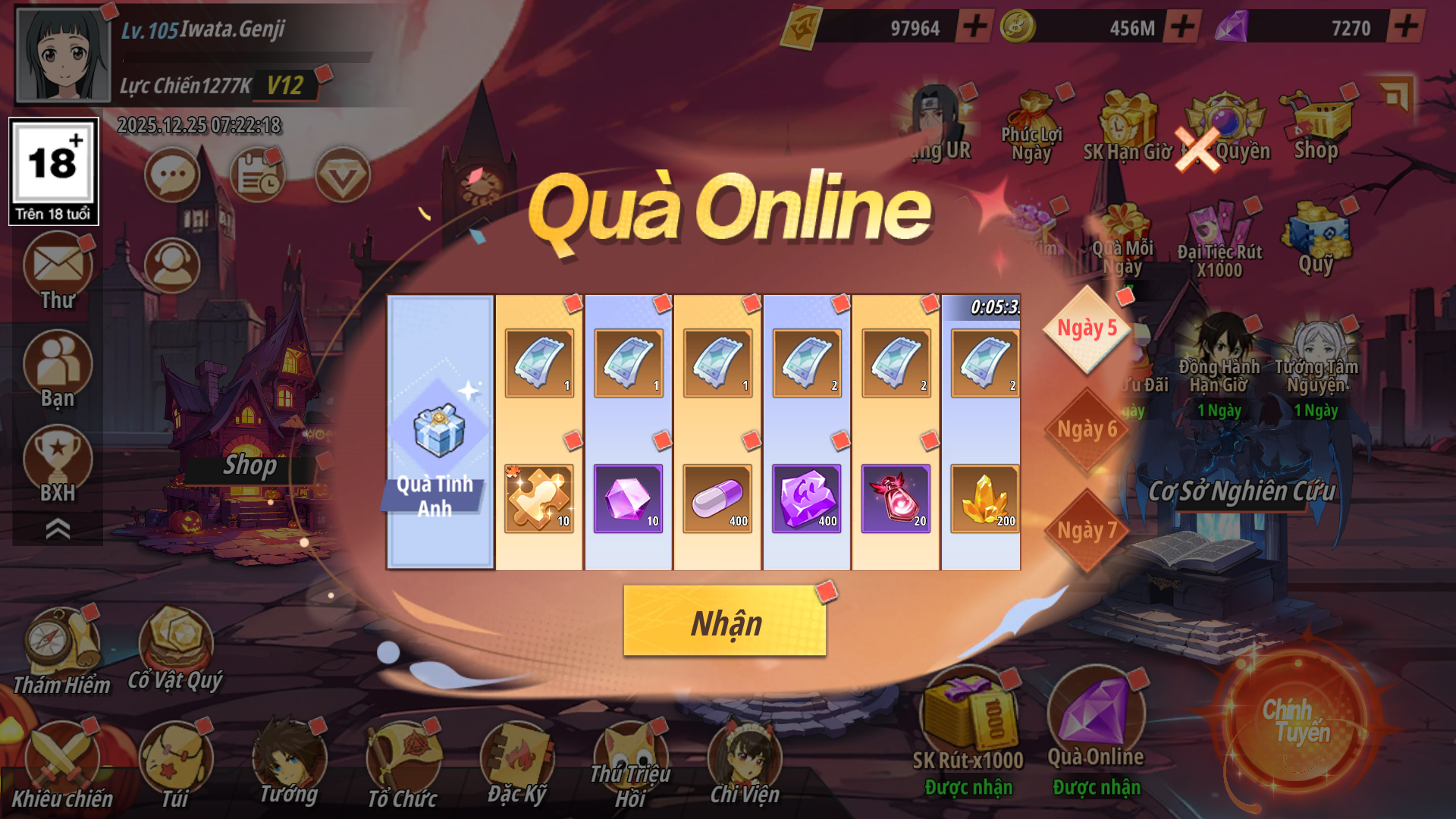Viewport: 1456px width, 819px height.
Task: Select the yellow crystal reward x200
Action: pos(984,498)
